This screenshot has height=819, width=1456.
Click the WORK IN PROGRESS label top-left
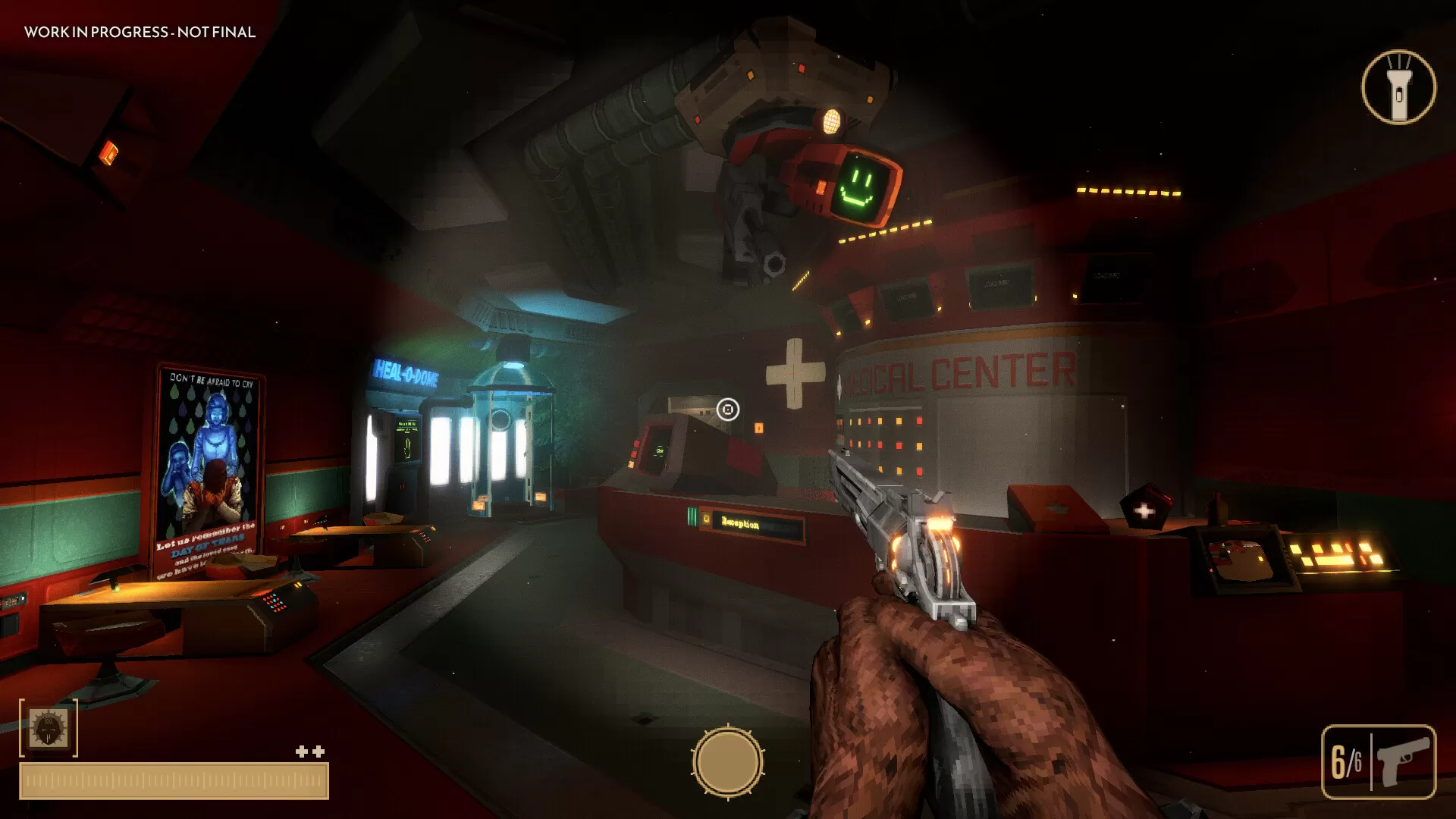(x=138, y=33)
